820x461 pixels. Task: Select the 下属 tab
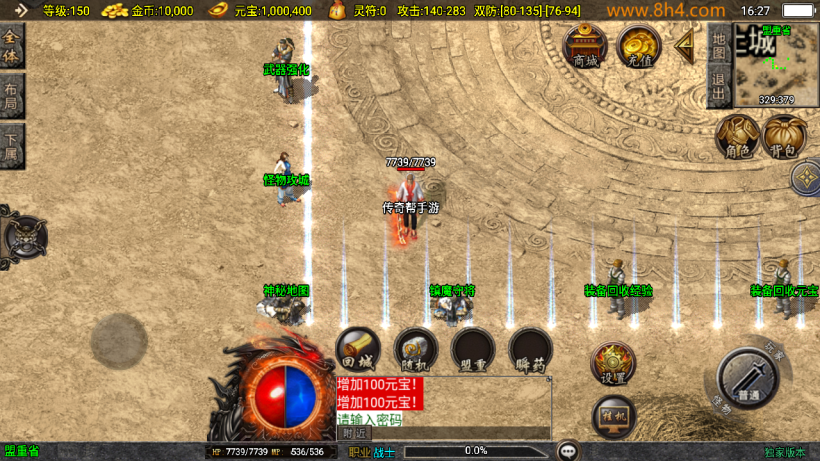pos(11,146)
